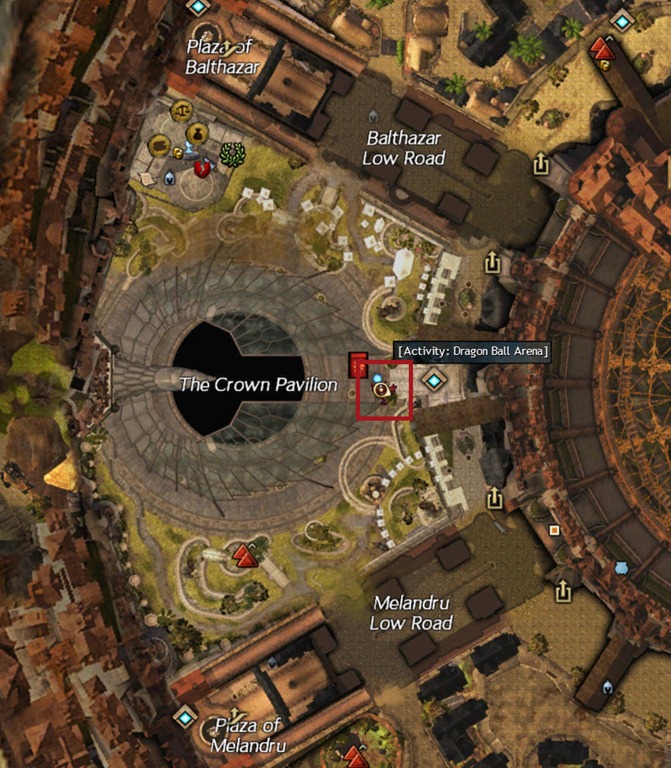Screen dimensions: 671x768
Task: Click the trading post scales icon
Action: click(x=181, y=109)
